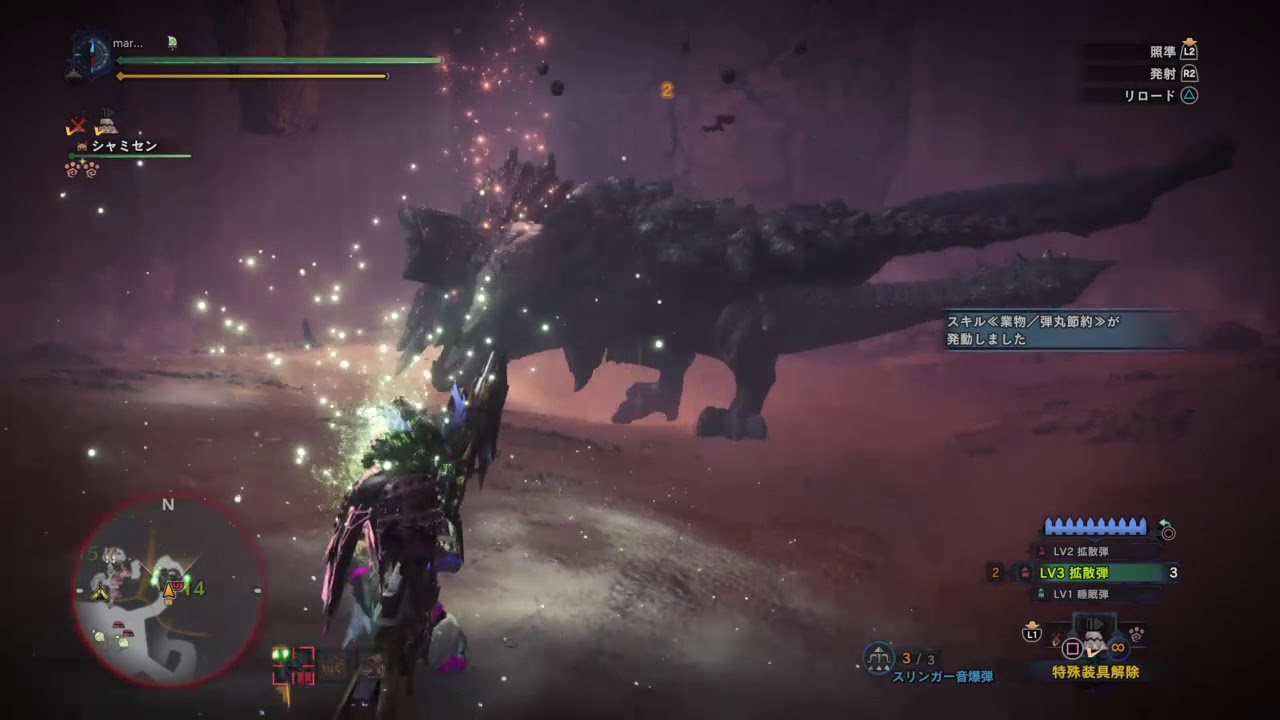The width and height of the screenshot is (1280, 720).
Task: Select the quest timer clock icon
Action: (90, 50)
